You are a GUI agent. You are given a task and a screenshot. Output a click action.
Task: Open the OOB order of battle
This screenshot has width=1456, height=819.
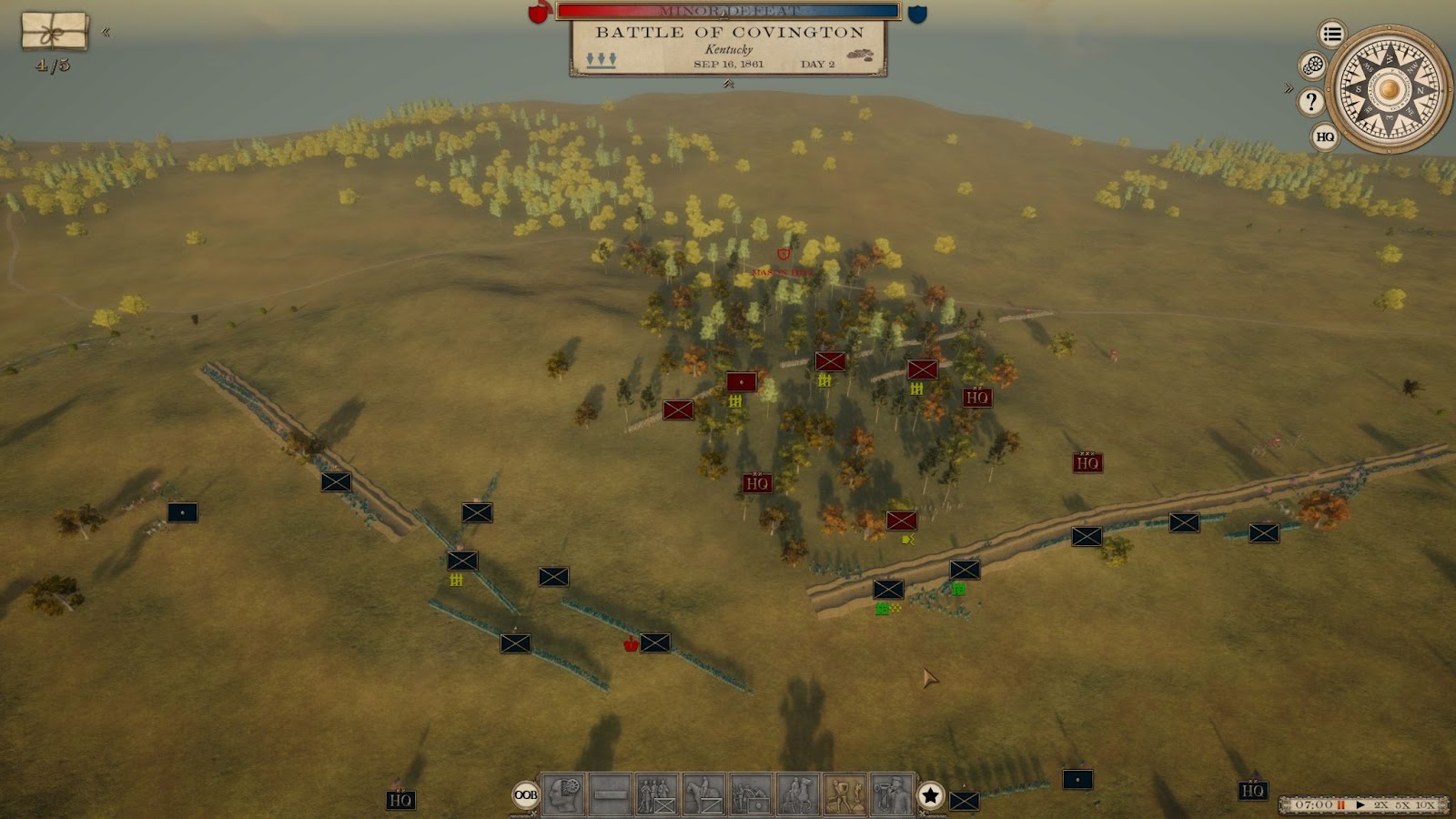point(526,795)
